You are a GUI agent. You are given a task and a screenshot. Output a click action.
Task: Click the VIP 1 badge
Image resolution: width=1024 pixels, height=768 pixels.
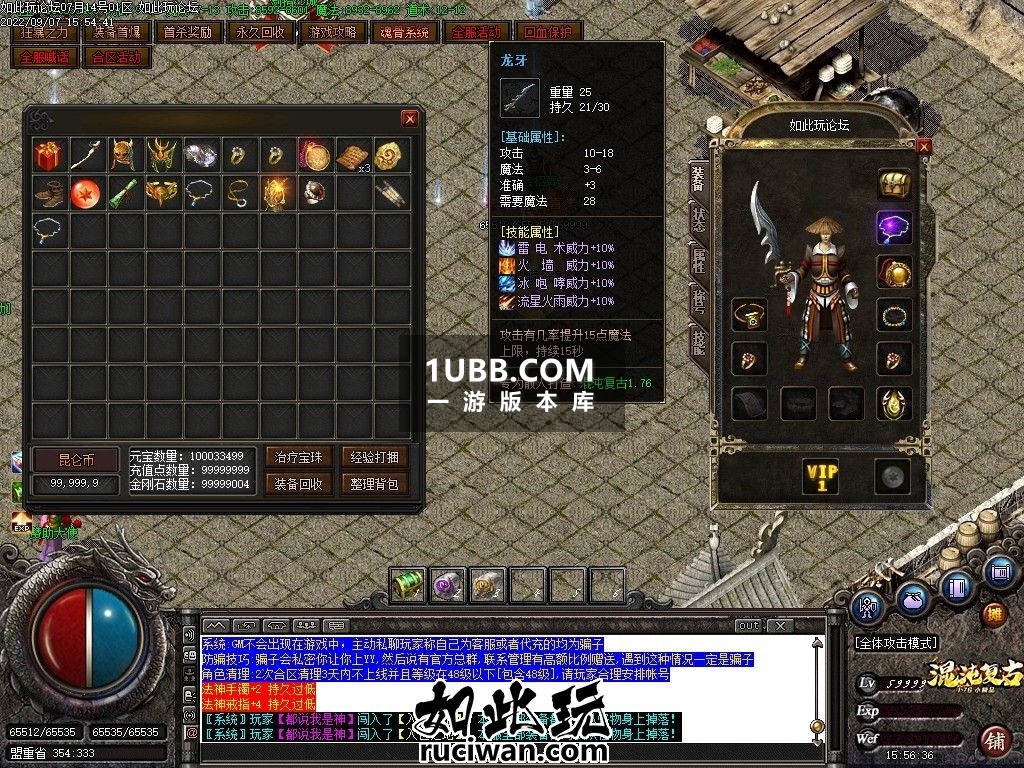(x=822, y=477)
